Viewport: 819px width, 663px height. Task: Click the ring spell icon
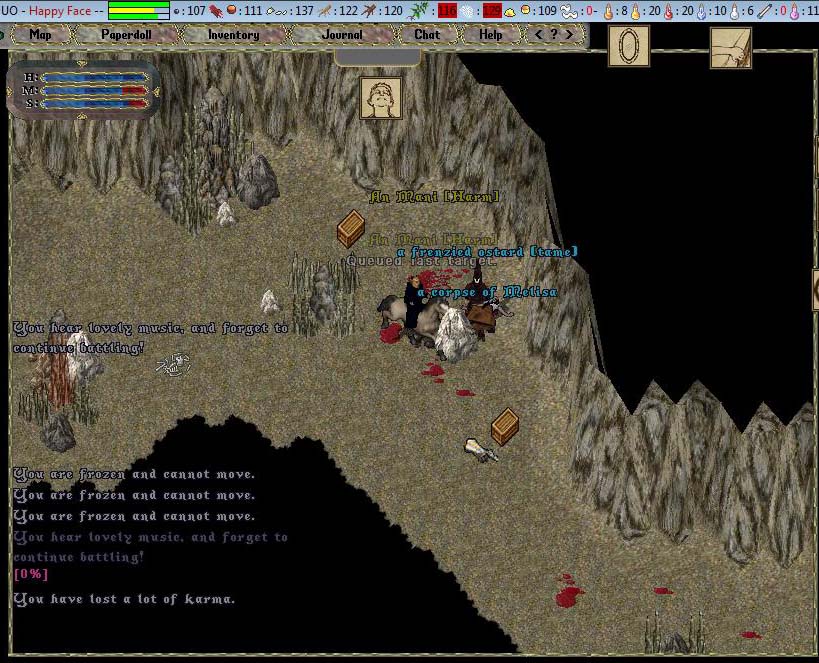[629, 46]
